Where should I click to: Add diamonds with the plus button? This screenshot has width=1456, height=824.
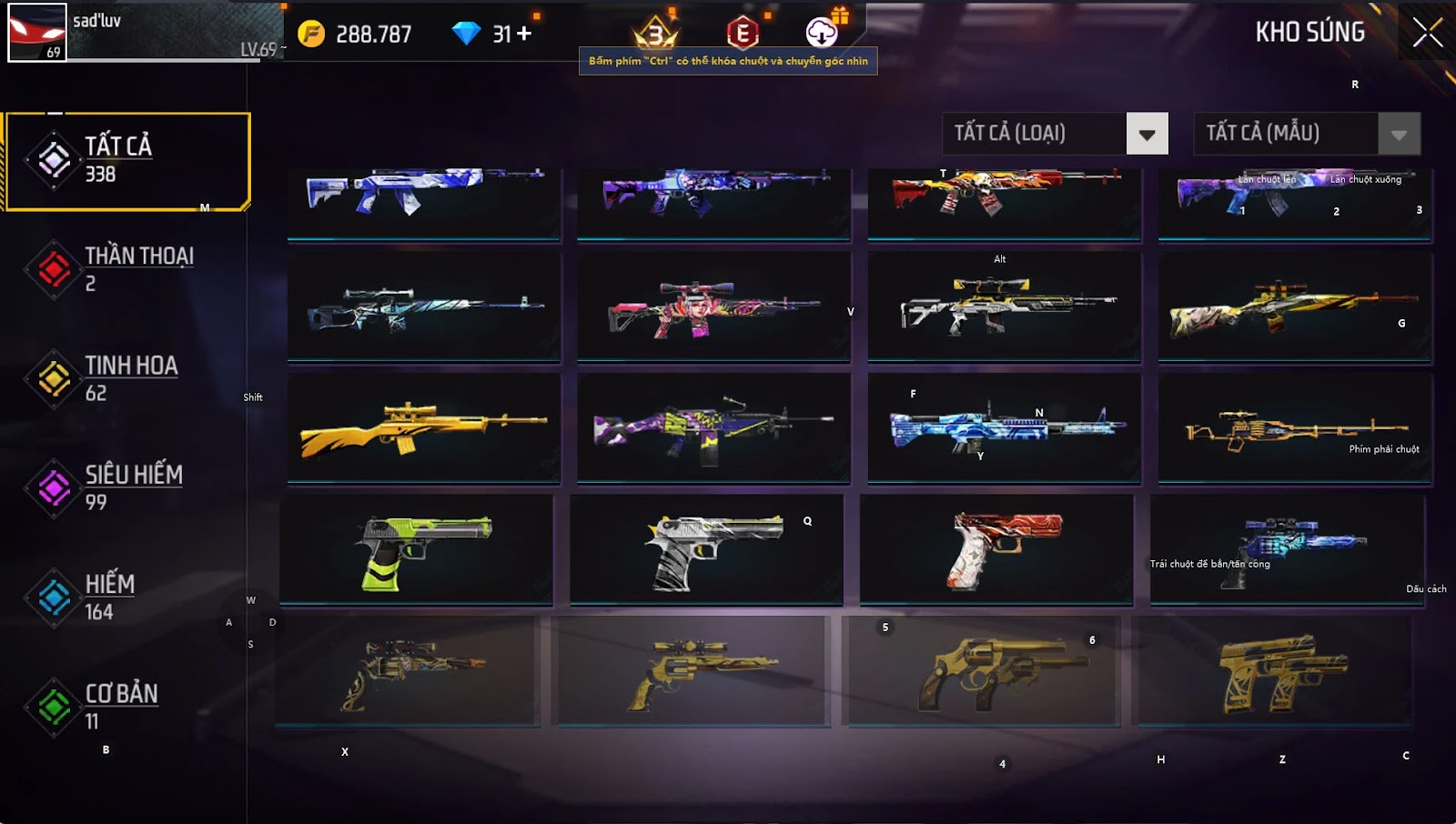524,34
